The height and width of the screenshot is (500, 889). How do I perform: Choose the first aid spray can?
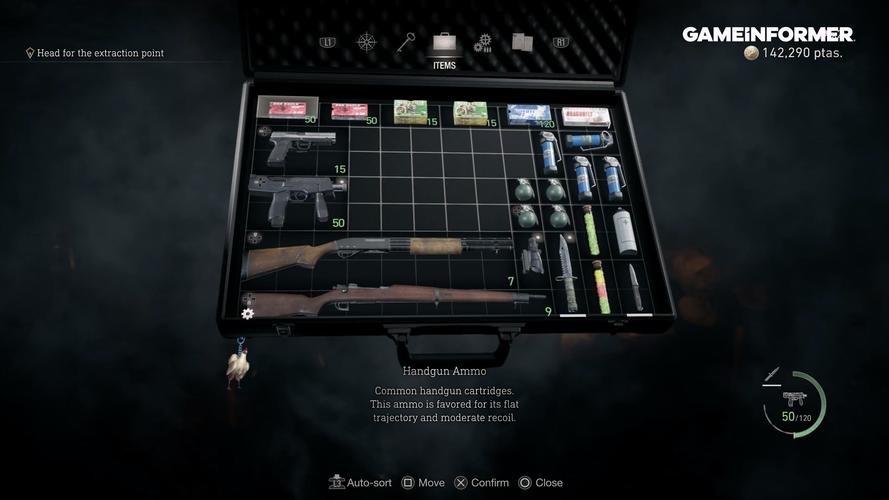(x=624, y=231)
